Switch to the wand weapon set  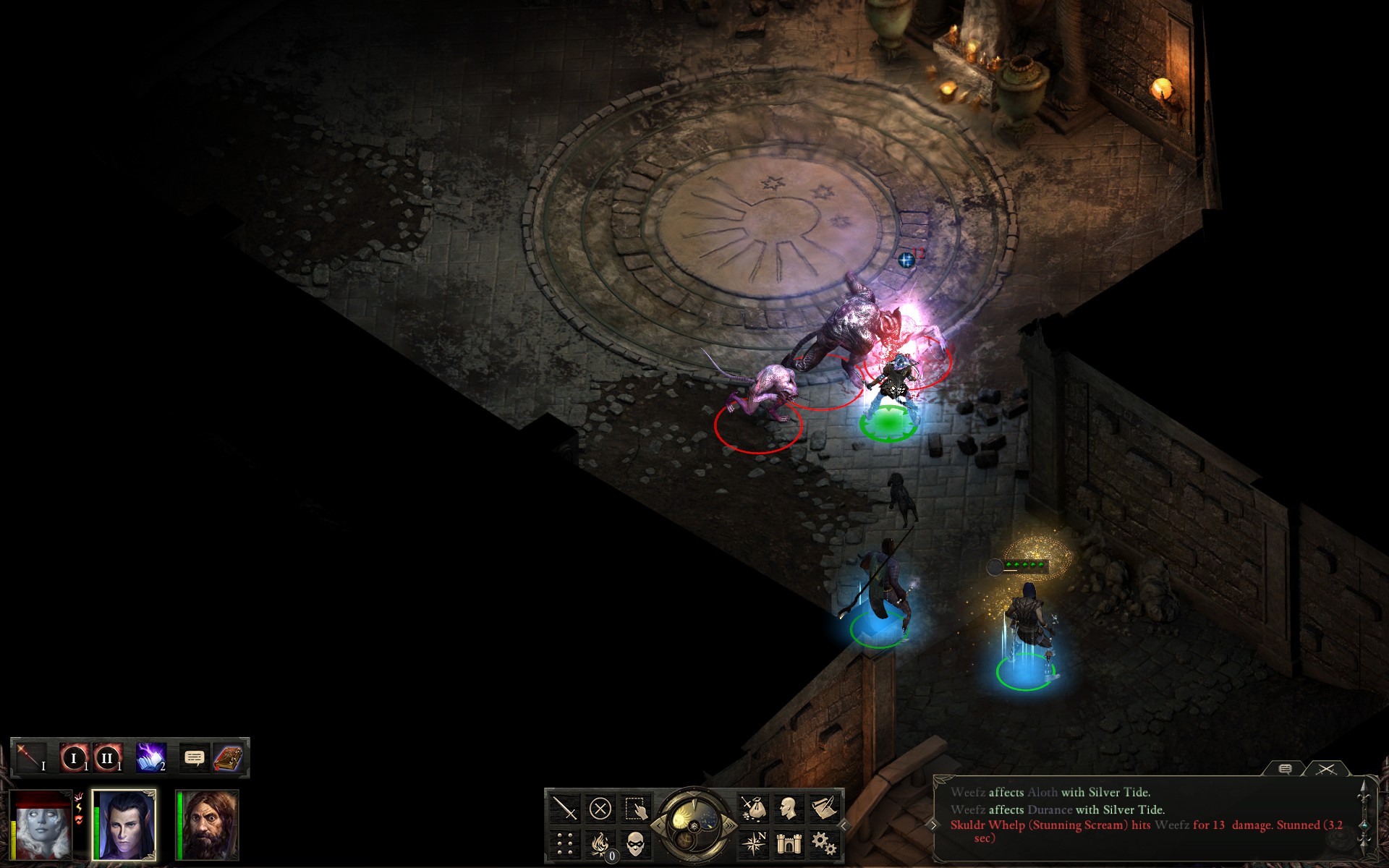pos(30,757)
